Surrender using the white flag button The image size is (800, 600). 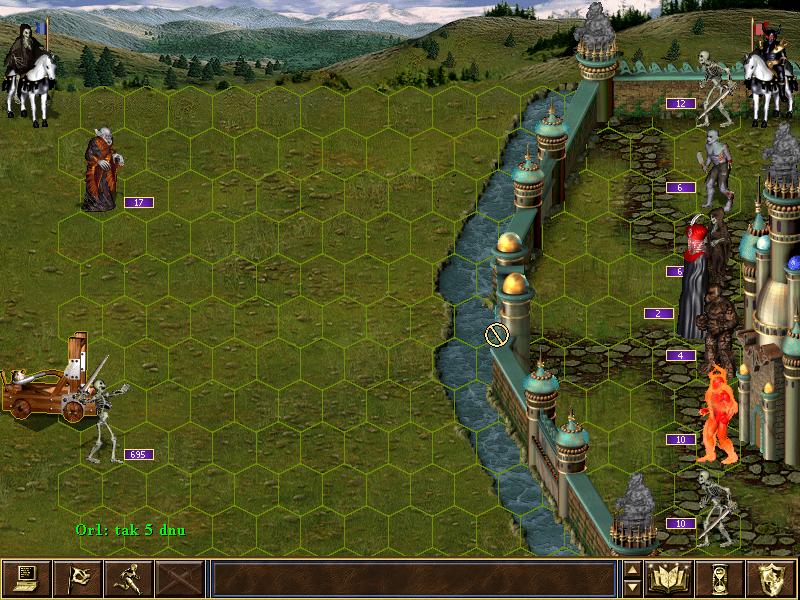tap(77, 578)
